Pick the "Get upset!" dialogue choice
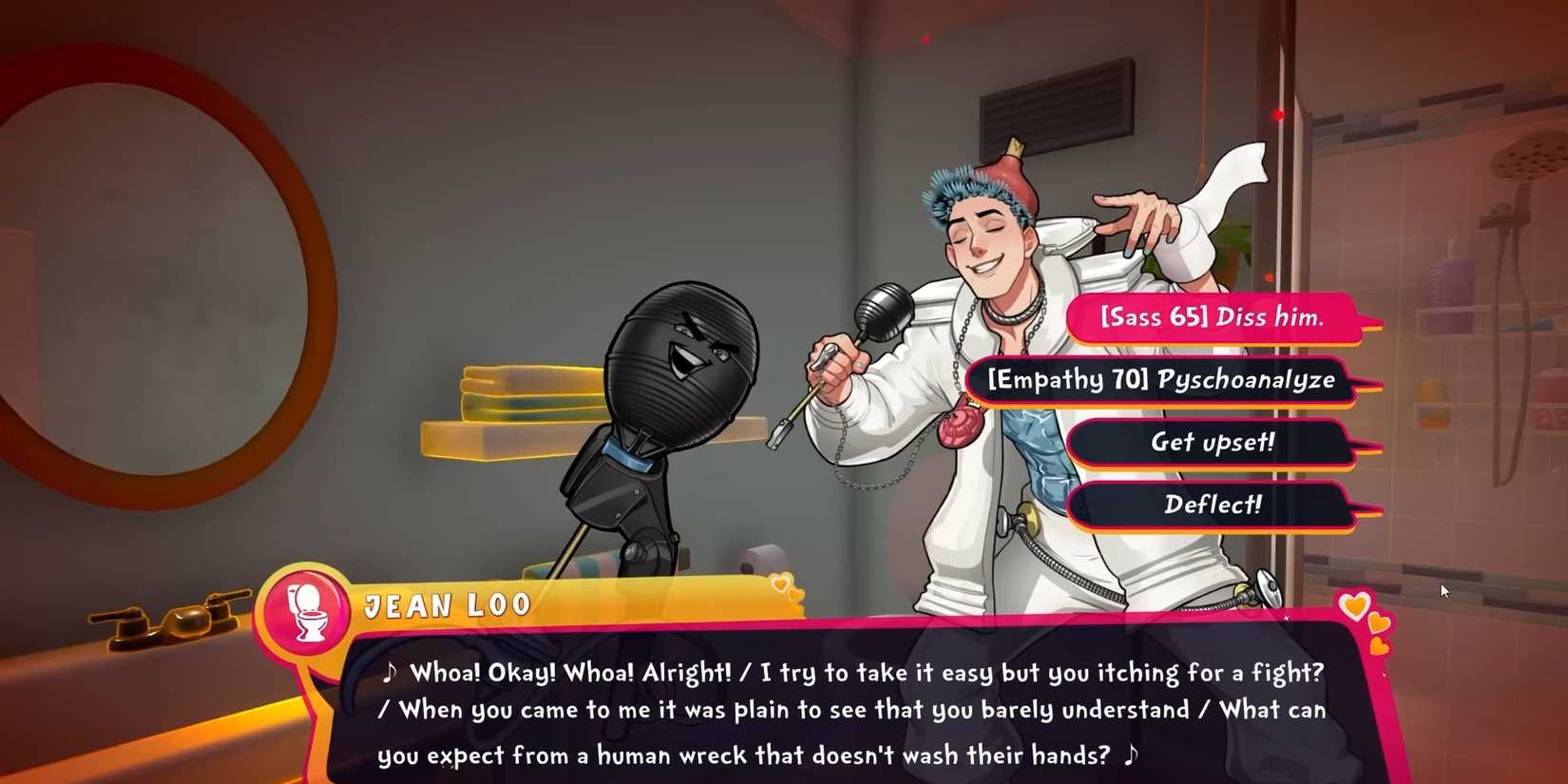This screenshot has height=784, width=1568. point(1209,442)
